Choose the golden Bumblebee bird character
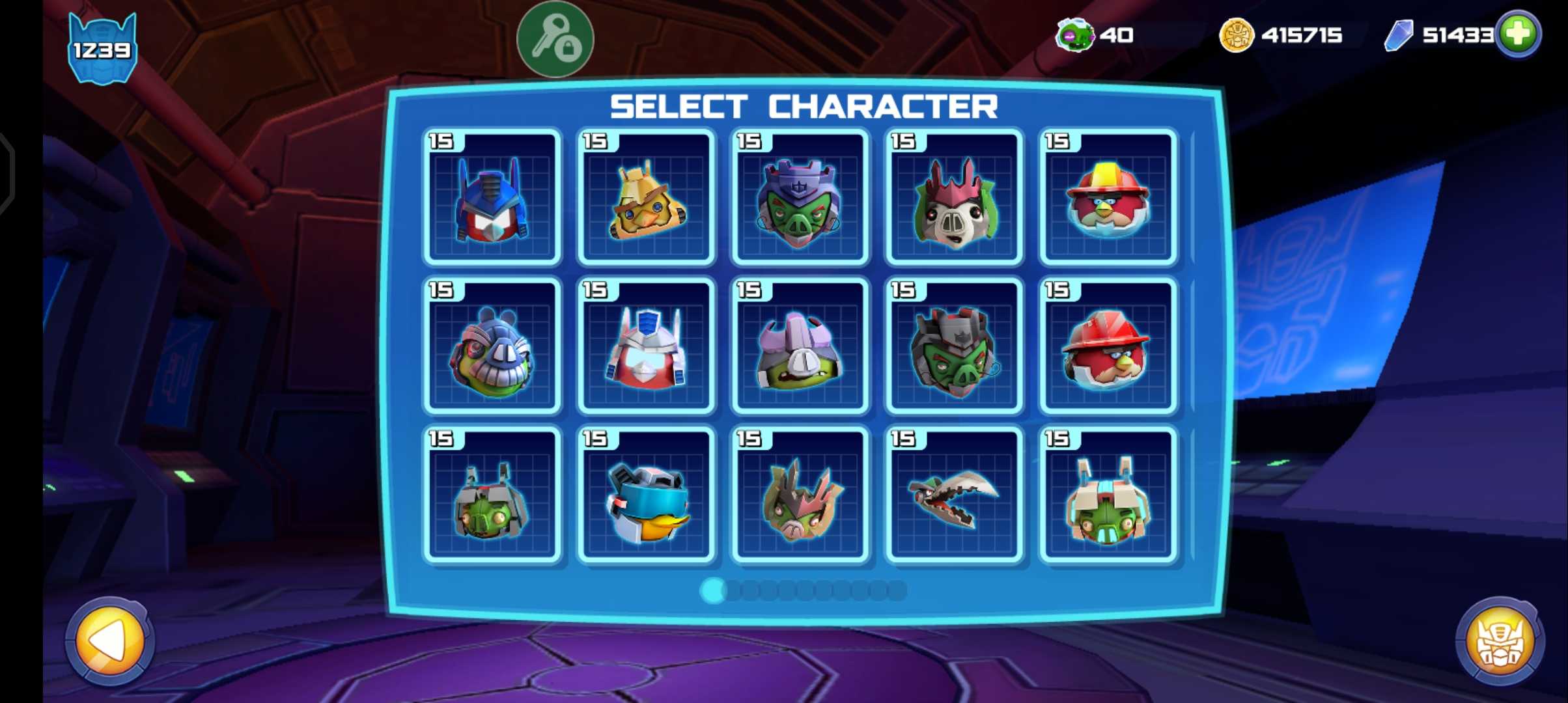This screenshot has height=703, width=1568. pyautogui.click(x=646, y=198)
